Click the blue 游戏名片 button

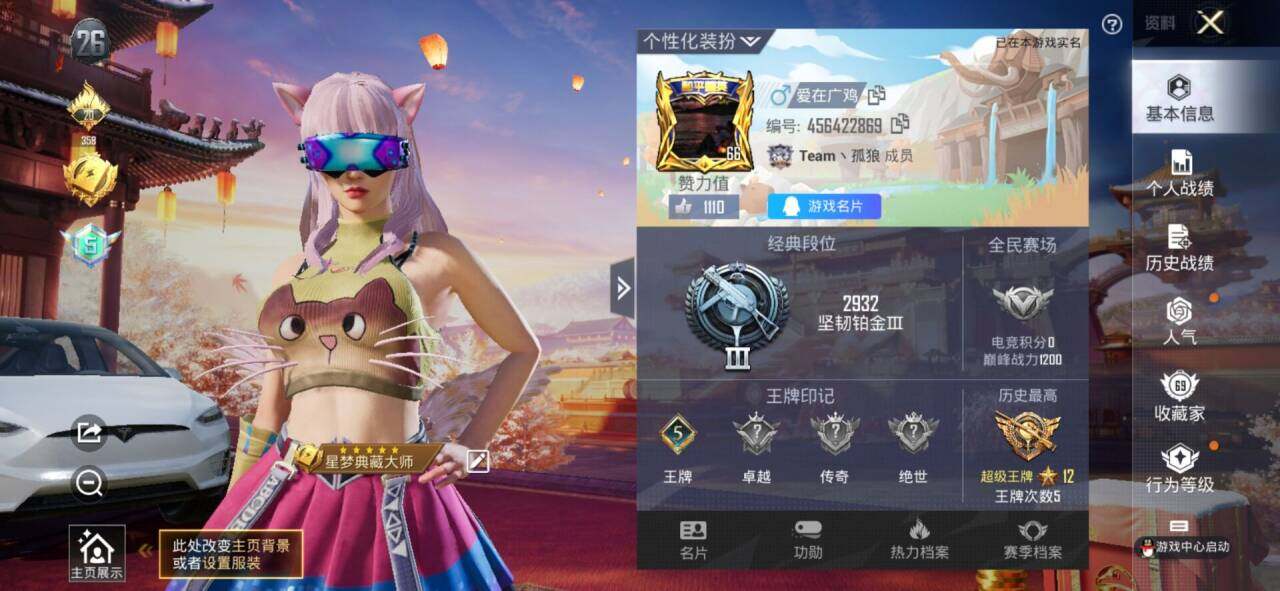coord(824,207)
